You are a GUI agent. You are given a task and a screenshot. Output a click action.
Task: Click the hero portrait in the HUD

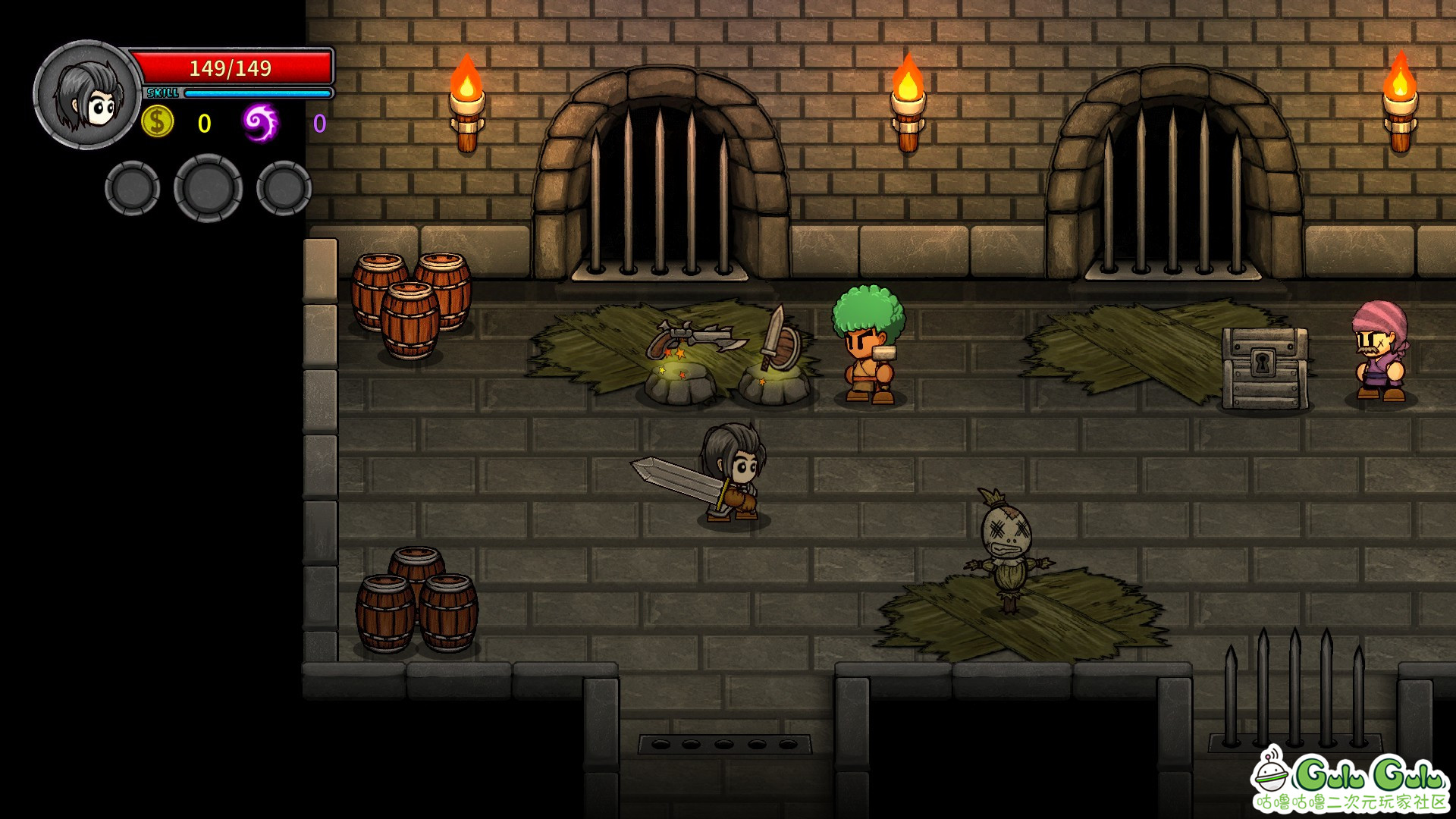87,95
